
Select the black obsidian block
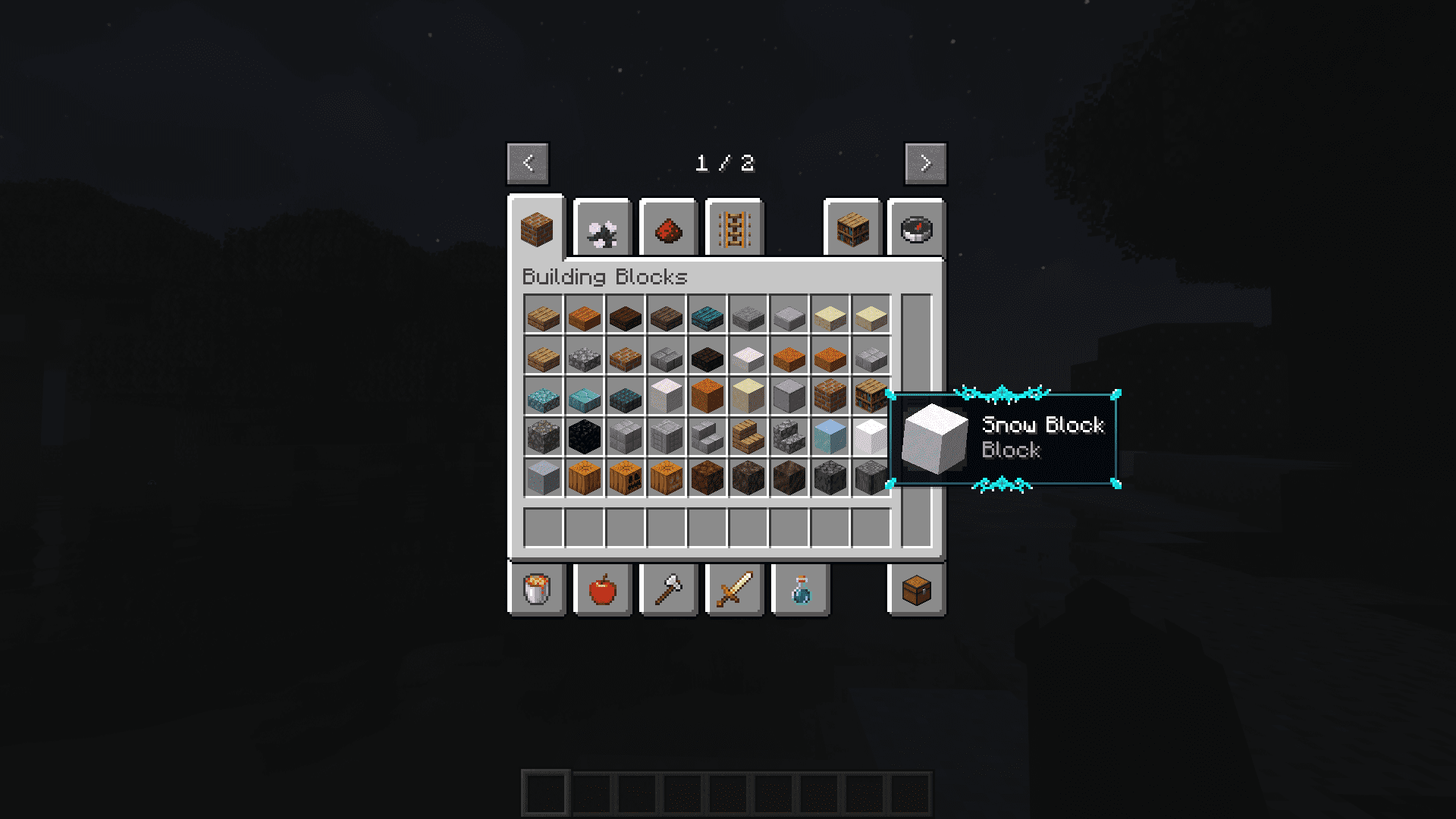[584, 438]
